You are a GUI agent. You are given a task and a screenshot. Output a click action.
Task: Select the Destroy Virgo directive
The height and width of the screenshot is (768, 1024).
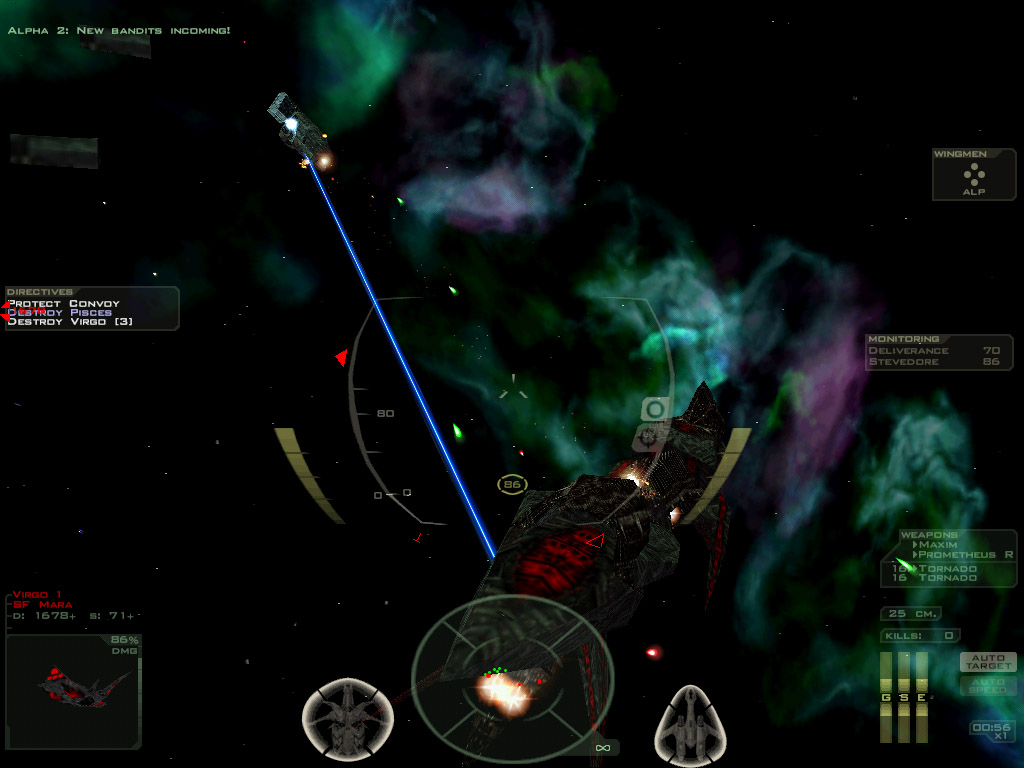(70, 322)
